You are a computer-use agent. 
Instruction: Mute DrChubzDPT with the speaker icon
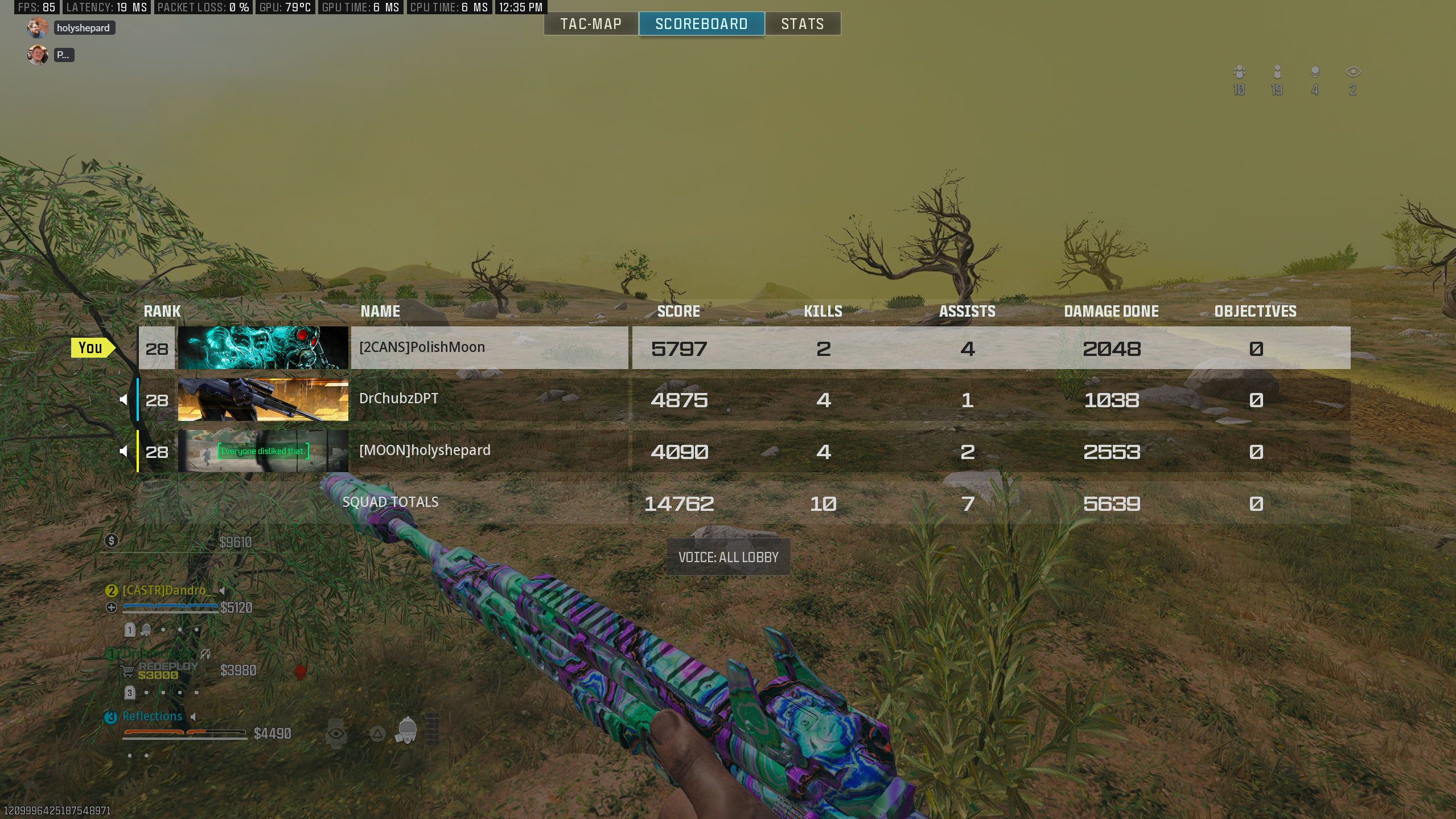pyautogui.click(x=124, y=400)
